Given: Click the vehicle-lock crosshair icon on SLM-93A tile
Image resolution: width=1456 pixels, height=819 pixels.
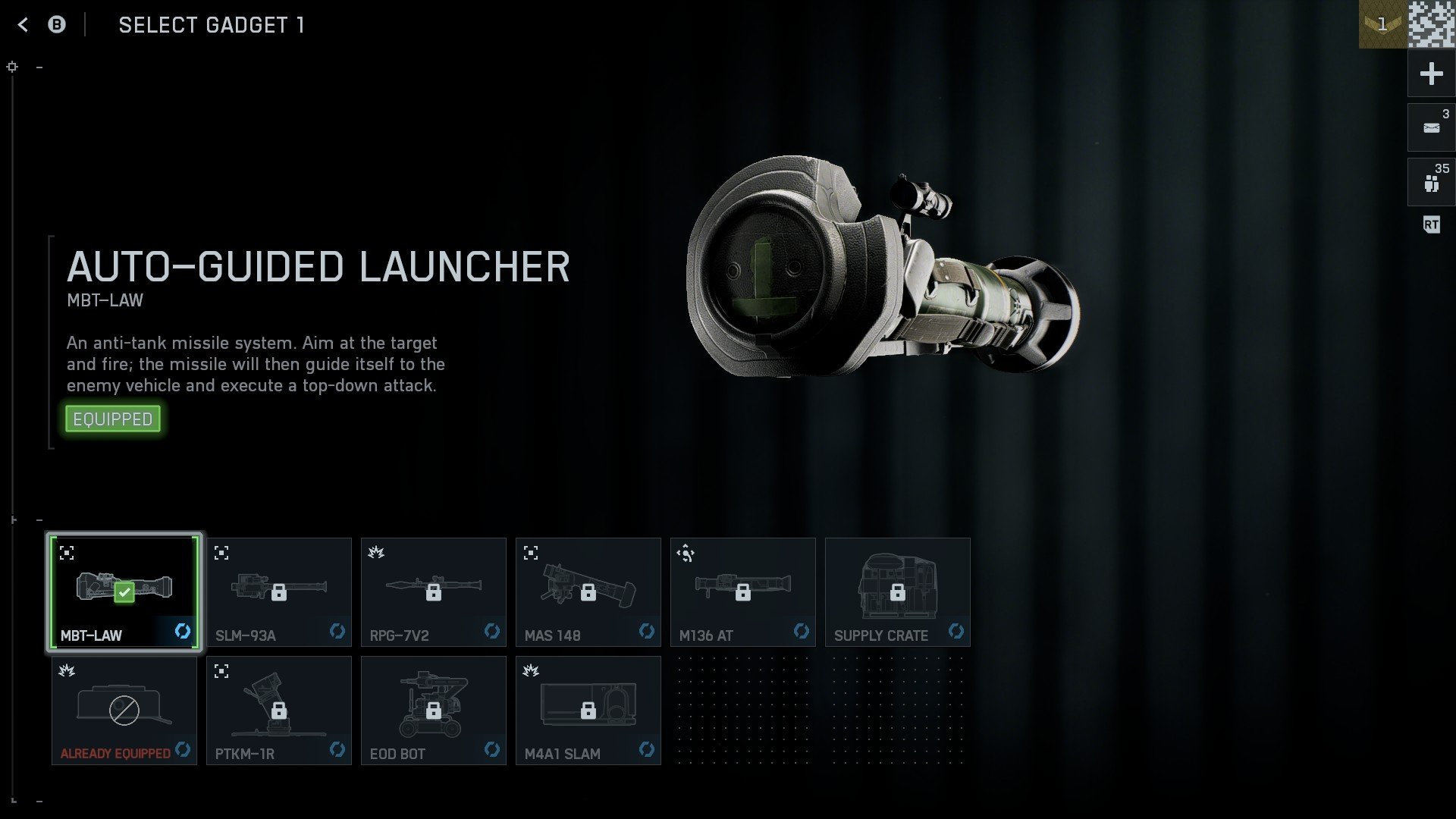Looking at the screenshot, I should pyautogui.click(x=222, y=553).
